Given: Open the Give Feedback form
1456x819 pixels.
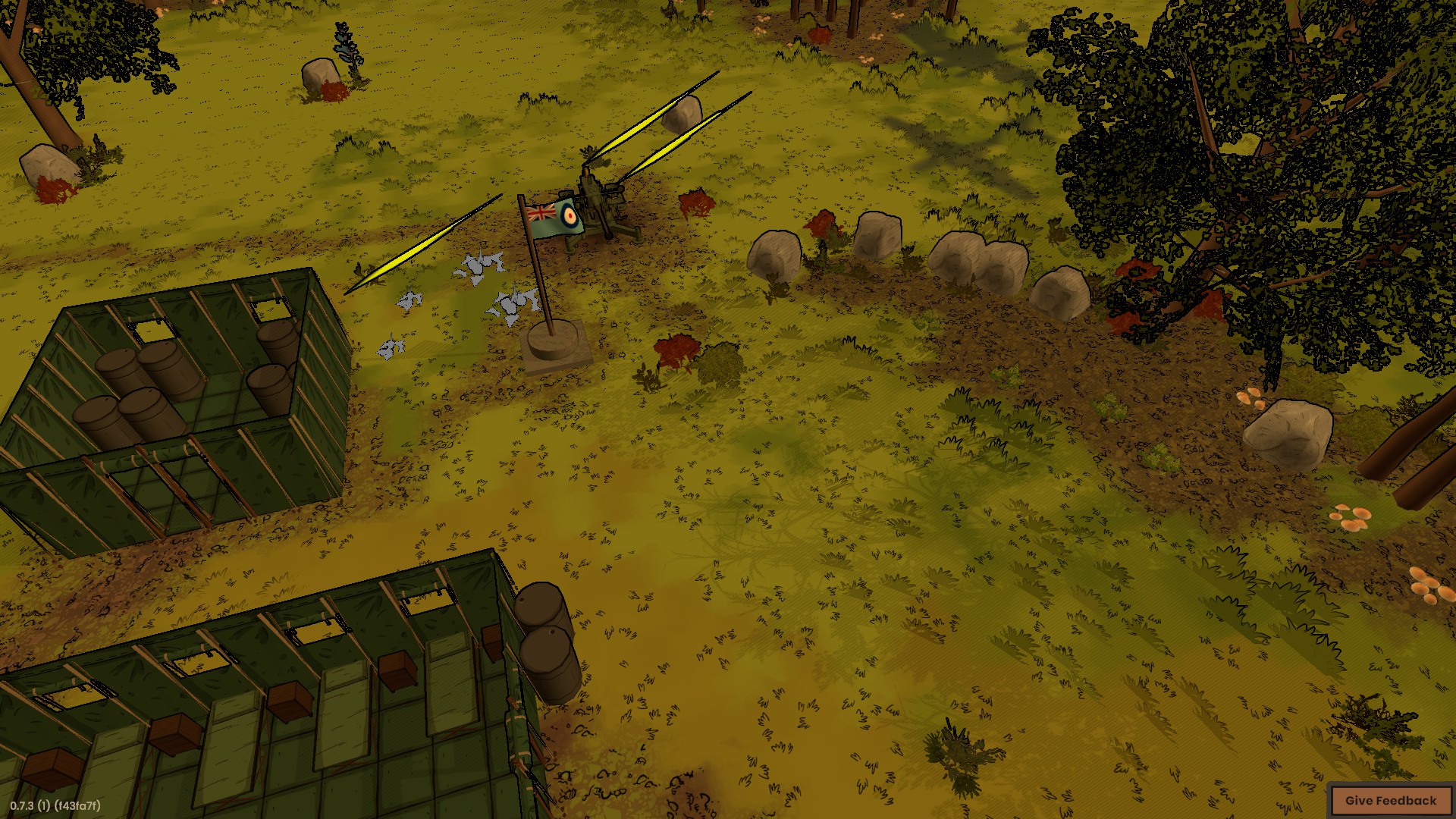Looking at the screenshot, I should (1390, 800).
